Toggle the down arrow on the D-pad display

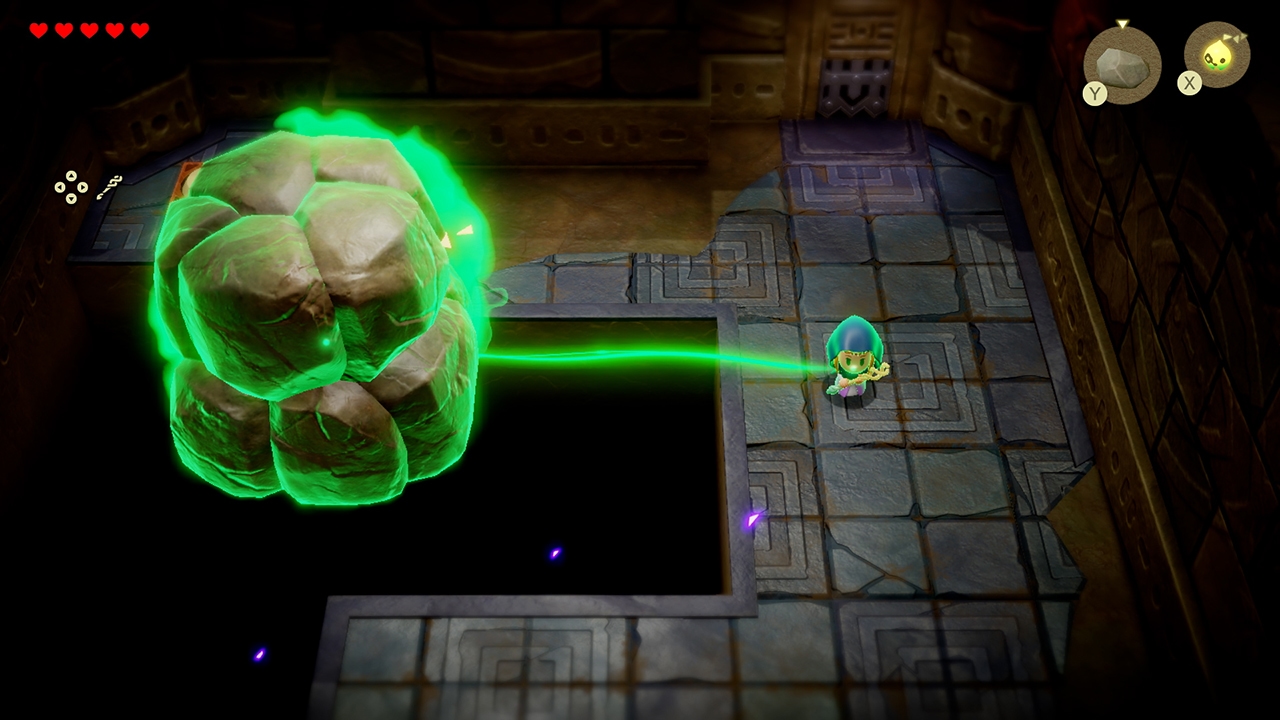(x=71, y=198)
